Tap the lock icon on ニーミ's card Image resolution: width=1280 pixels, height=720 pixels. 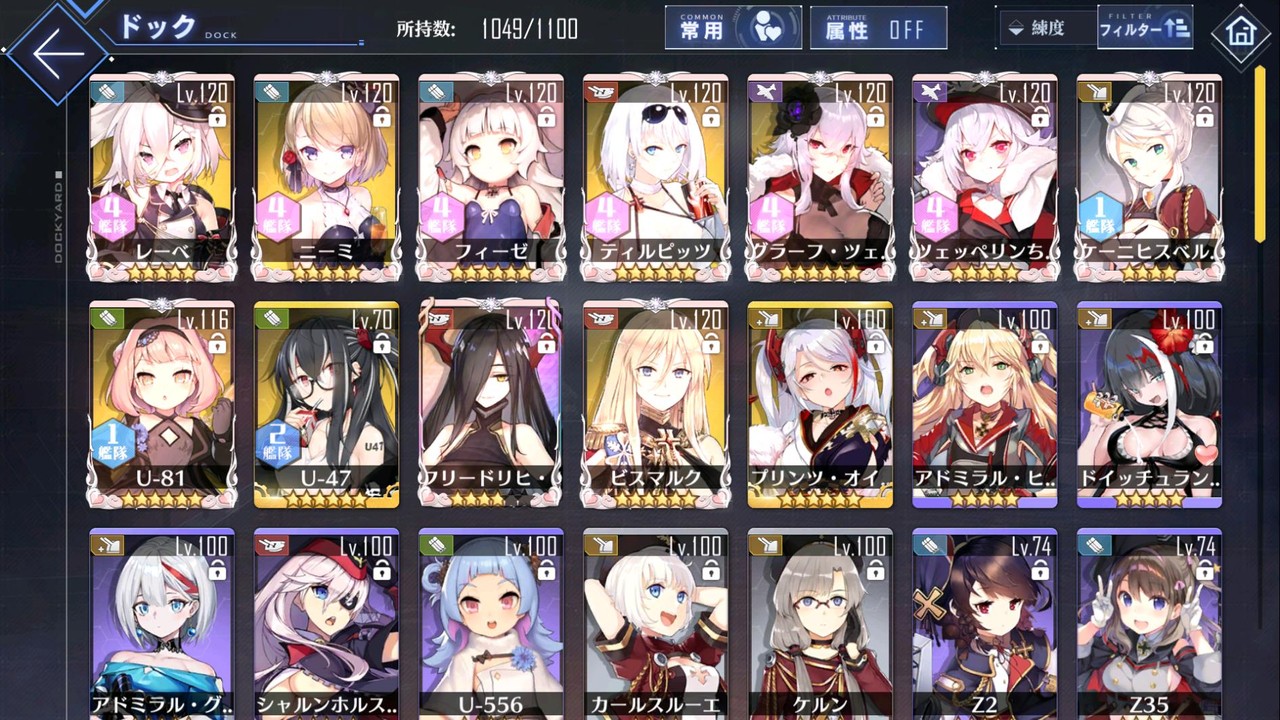click(381, 118)
